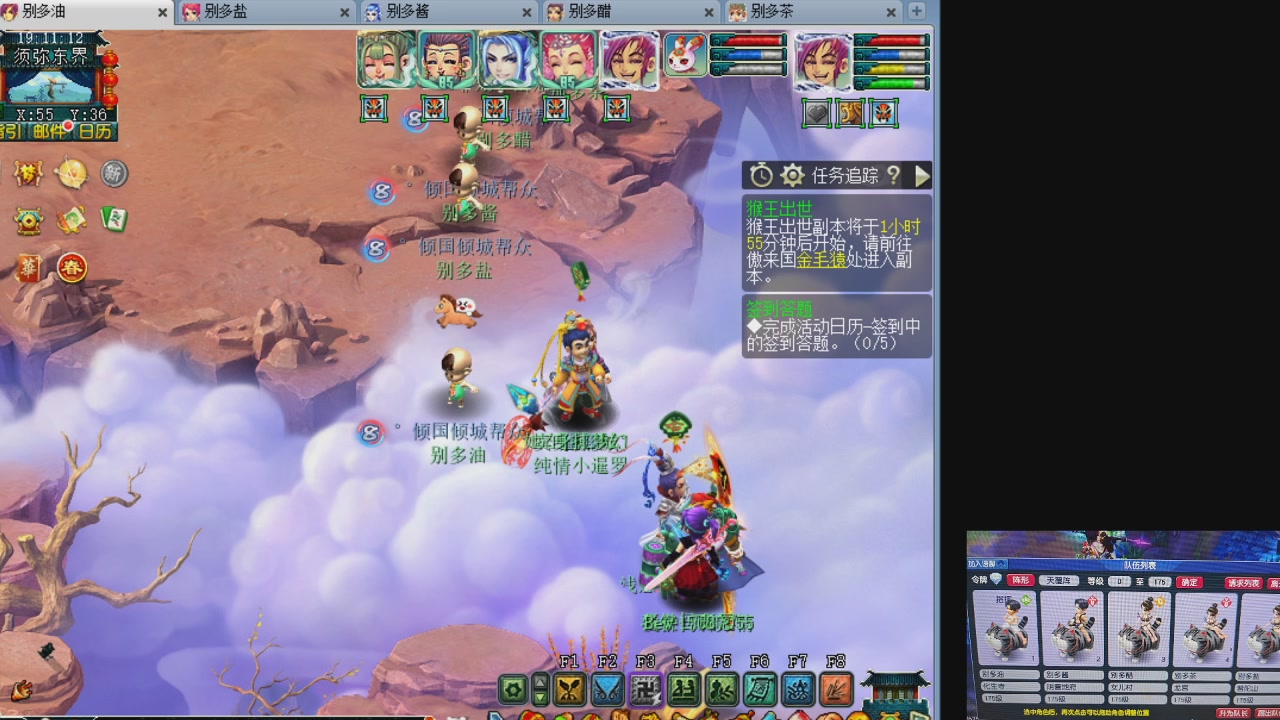Viewport: 1280px width, 720px height.
Task: Open the skill bar gear settings icon
Action: (x=511, y=688)
